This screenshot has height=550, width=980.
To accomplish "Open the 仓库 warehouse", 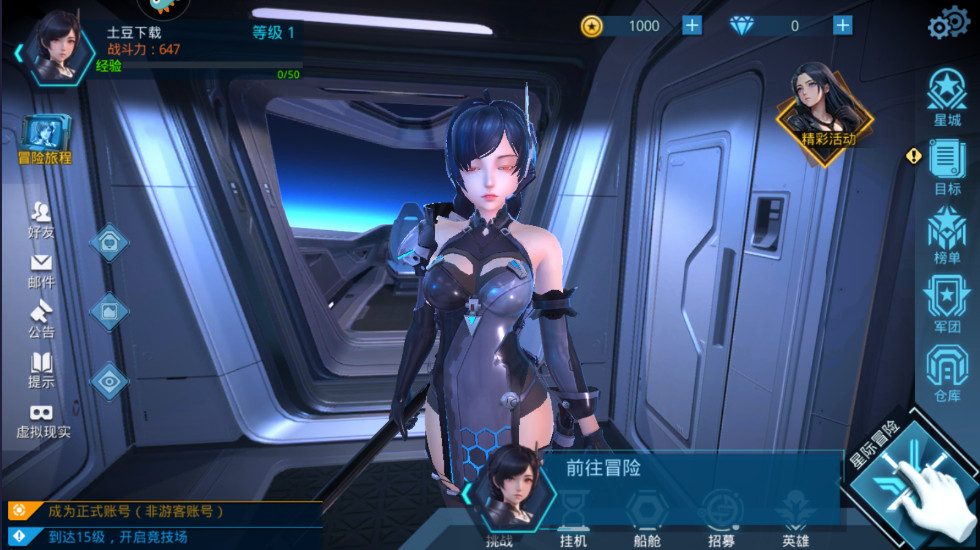I will [x=946, y=372].
